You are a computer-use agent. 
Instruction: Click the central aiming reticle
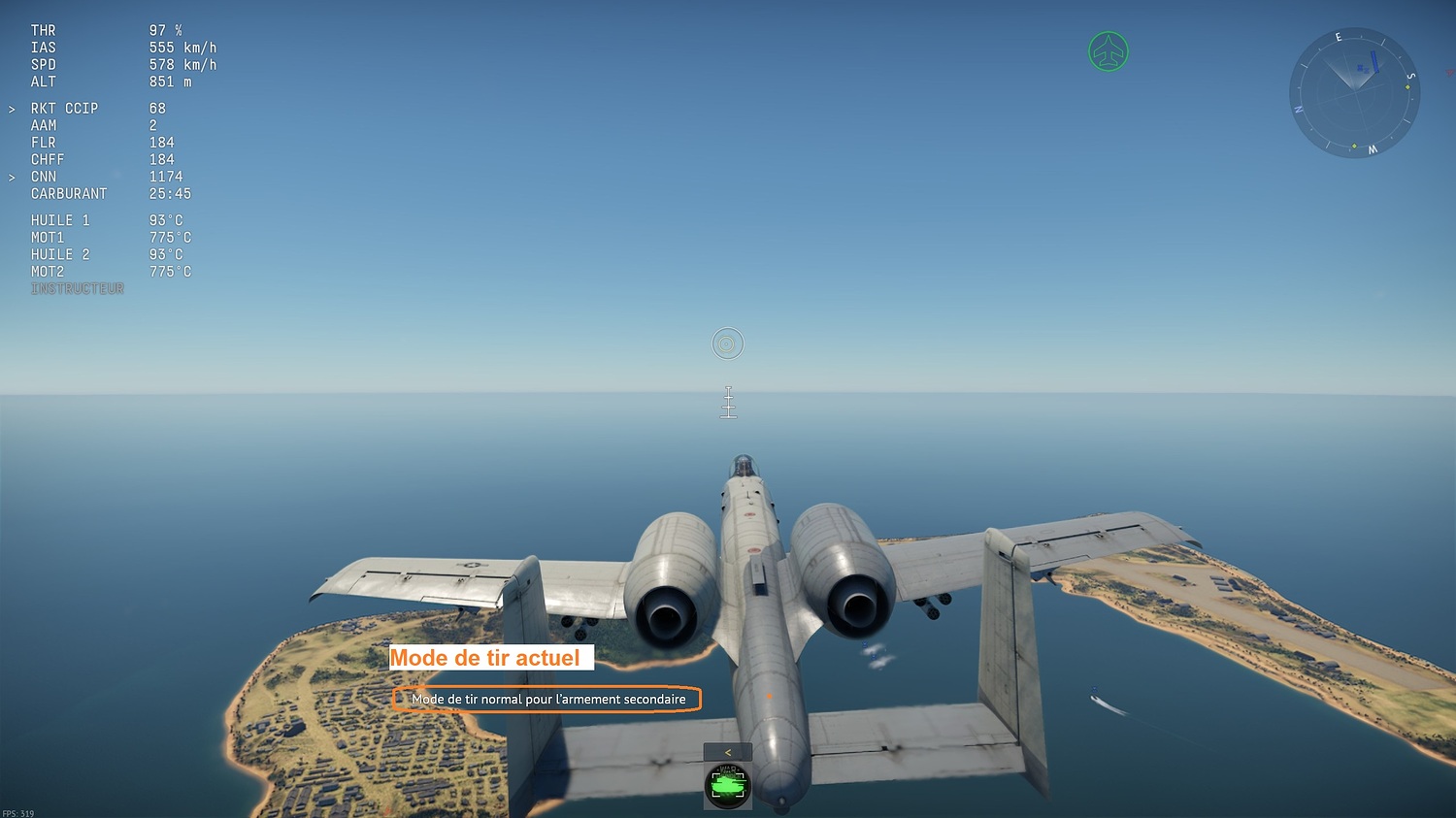pos(728,344)
